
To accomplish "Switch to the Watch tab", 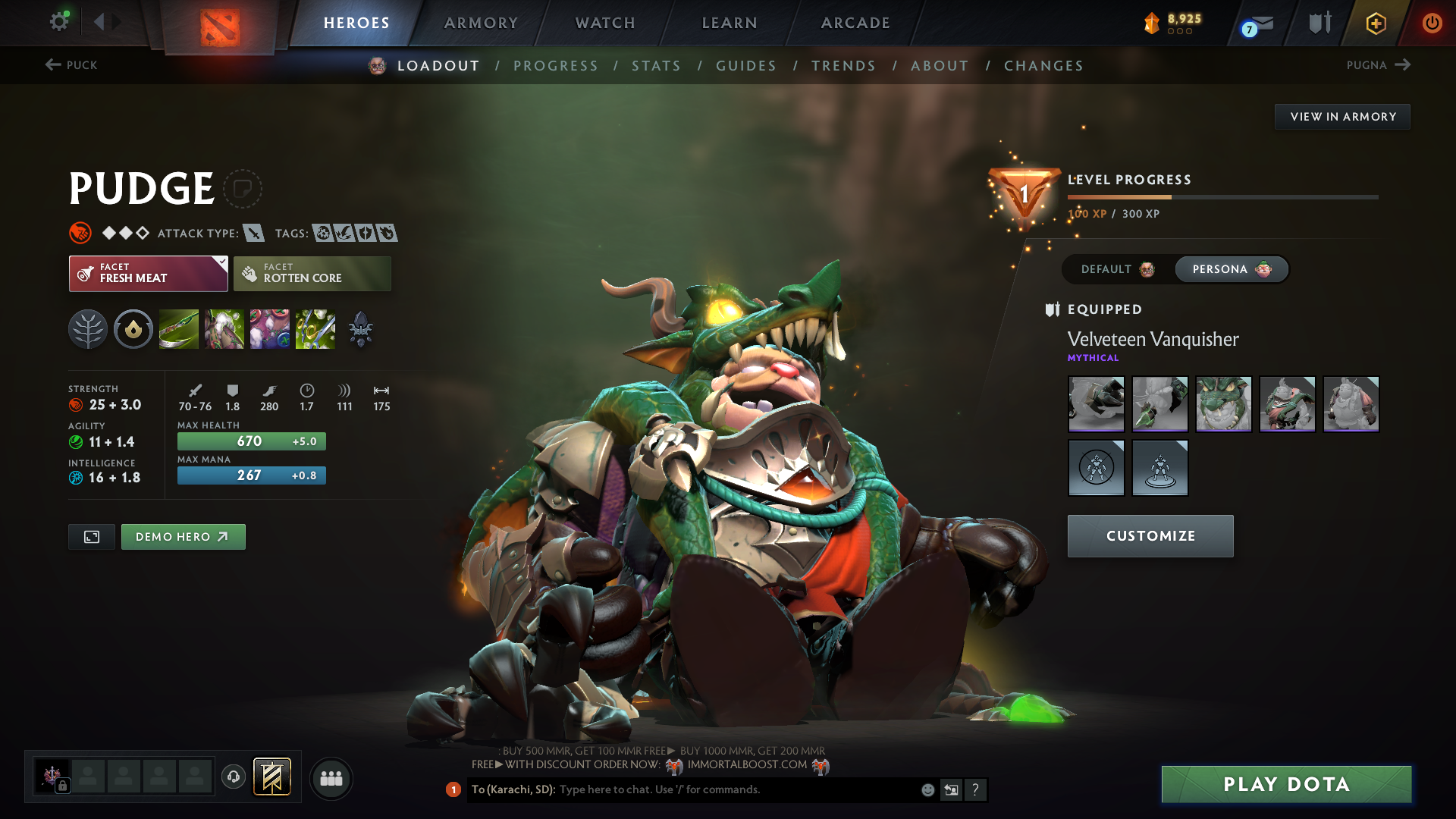I will click(605, 23).
